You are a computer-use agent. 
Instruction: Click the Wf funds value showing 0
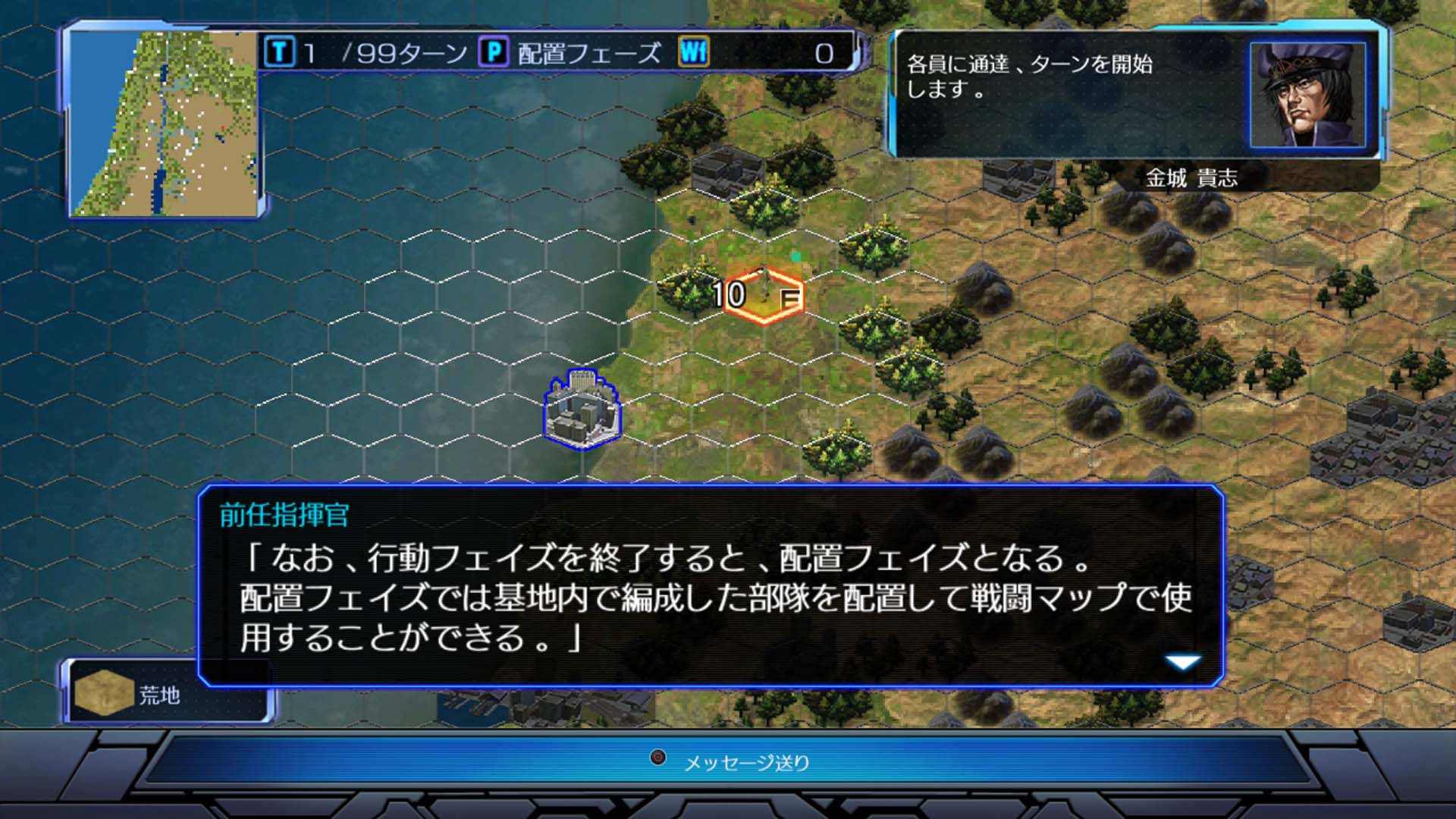click(823, 53)
